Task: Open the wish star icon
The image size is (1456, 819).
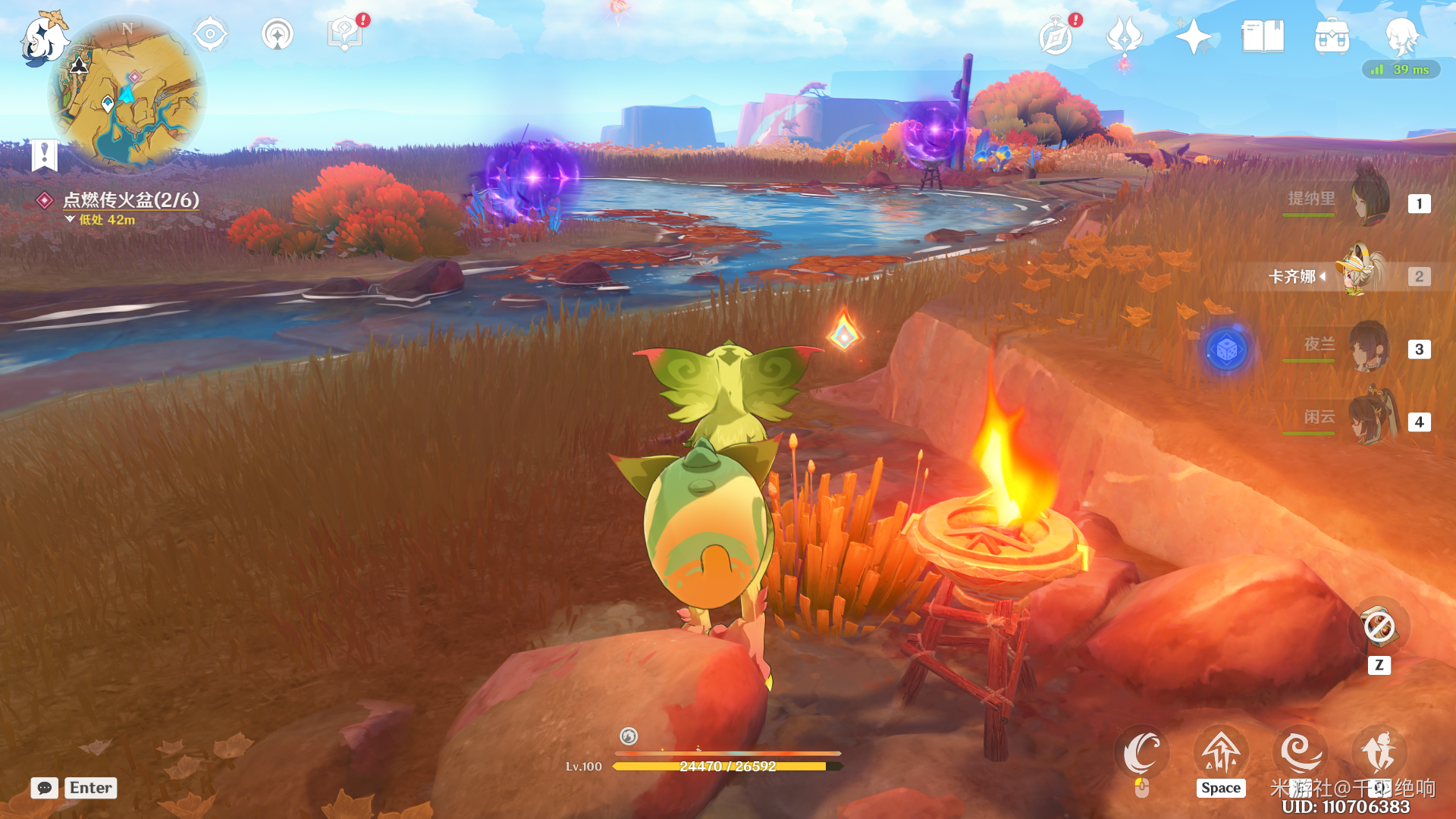Action: [x=1193, y=36]
